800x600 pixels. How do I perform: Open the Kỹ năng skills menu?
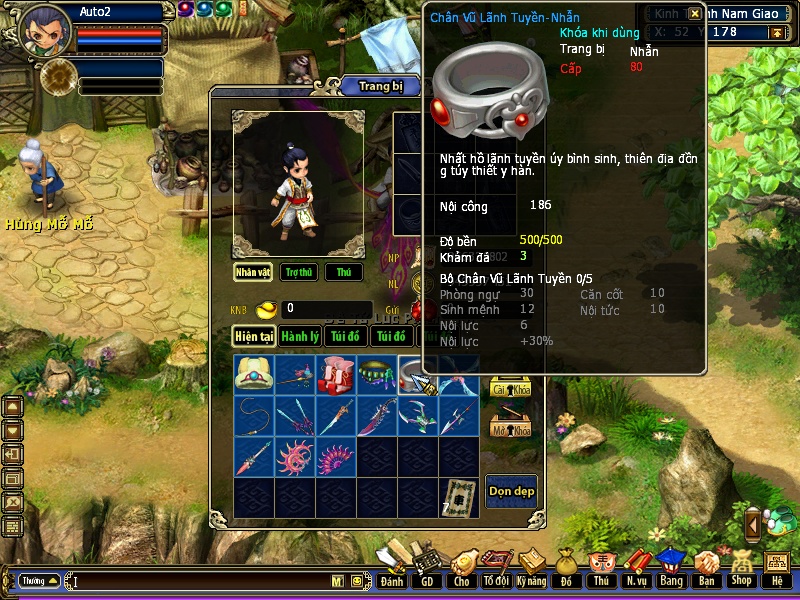[532, 567]
